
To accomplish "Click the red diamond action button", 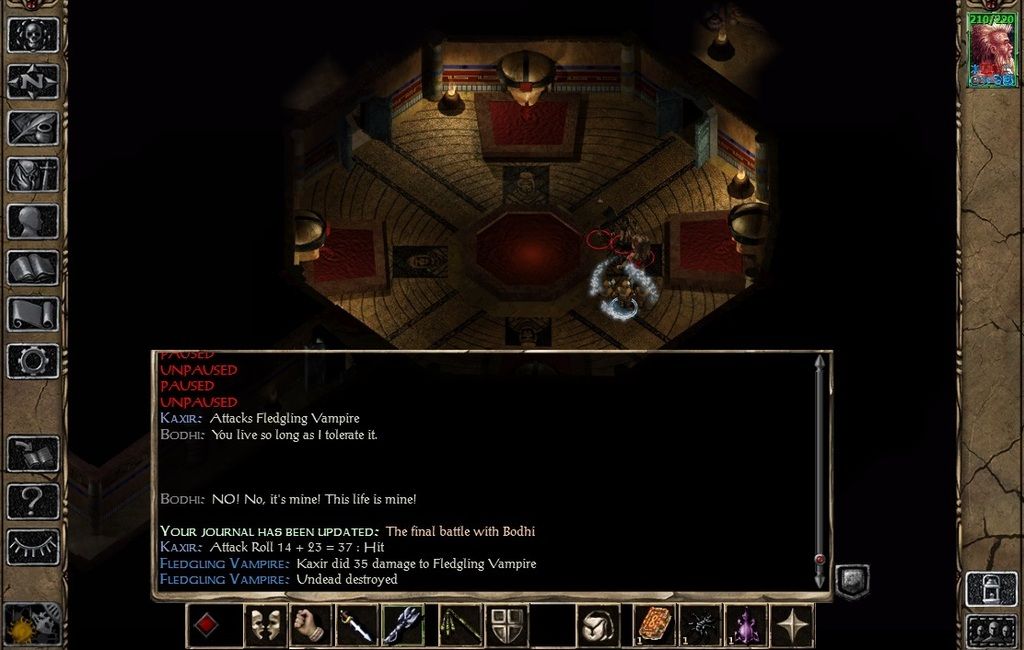I will [205, 626].
